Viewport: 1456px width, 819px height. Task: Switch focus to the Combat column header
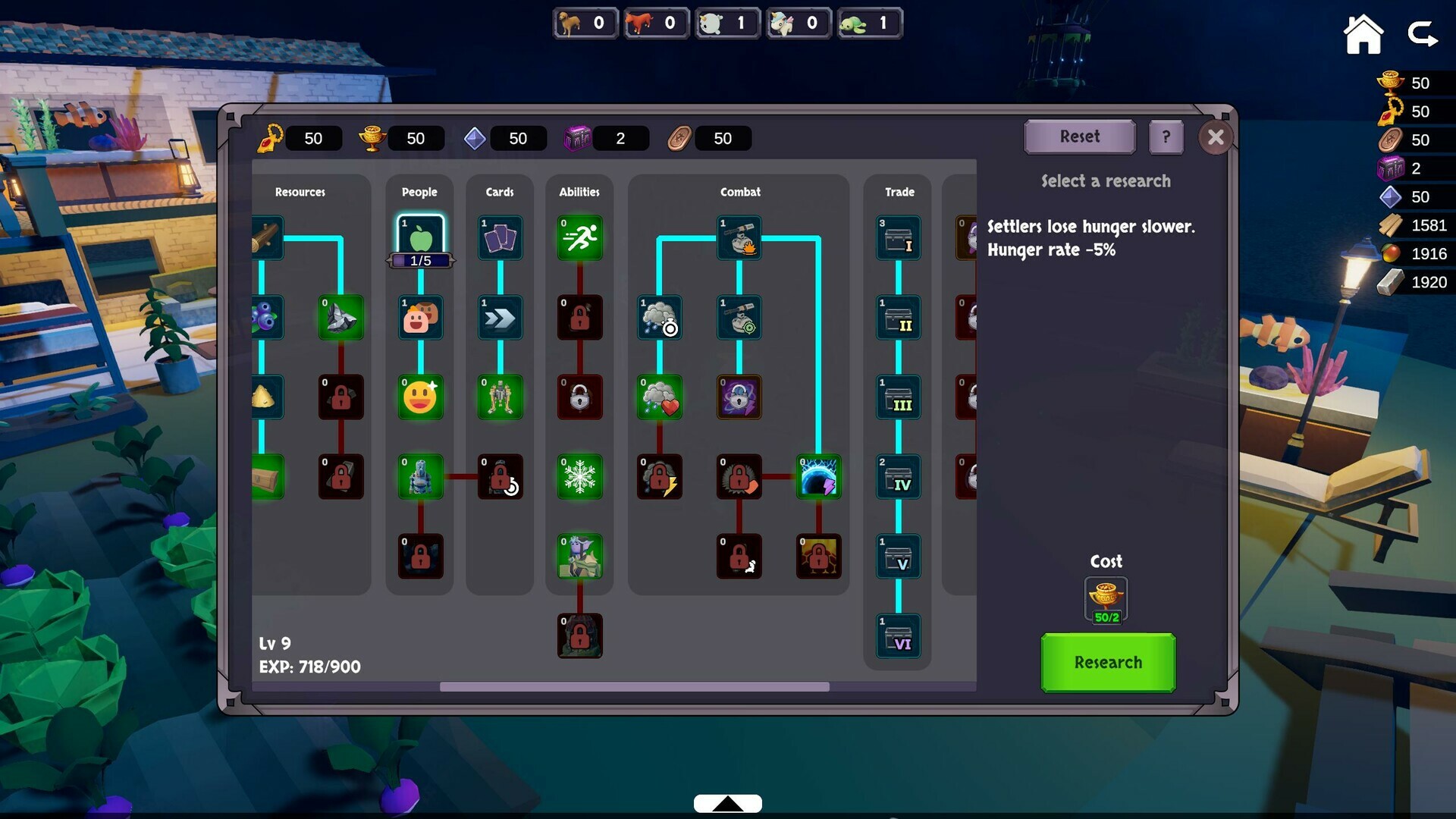pos(739,192)
